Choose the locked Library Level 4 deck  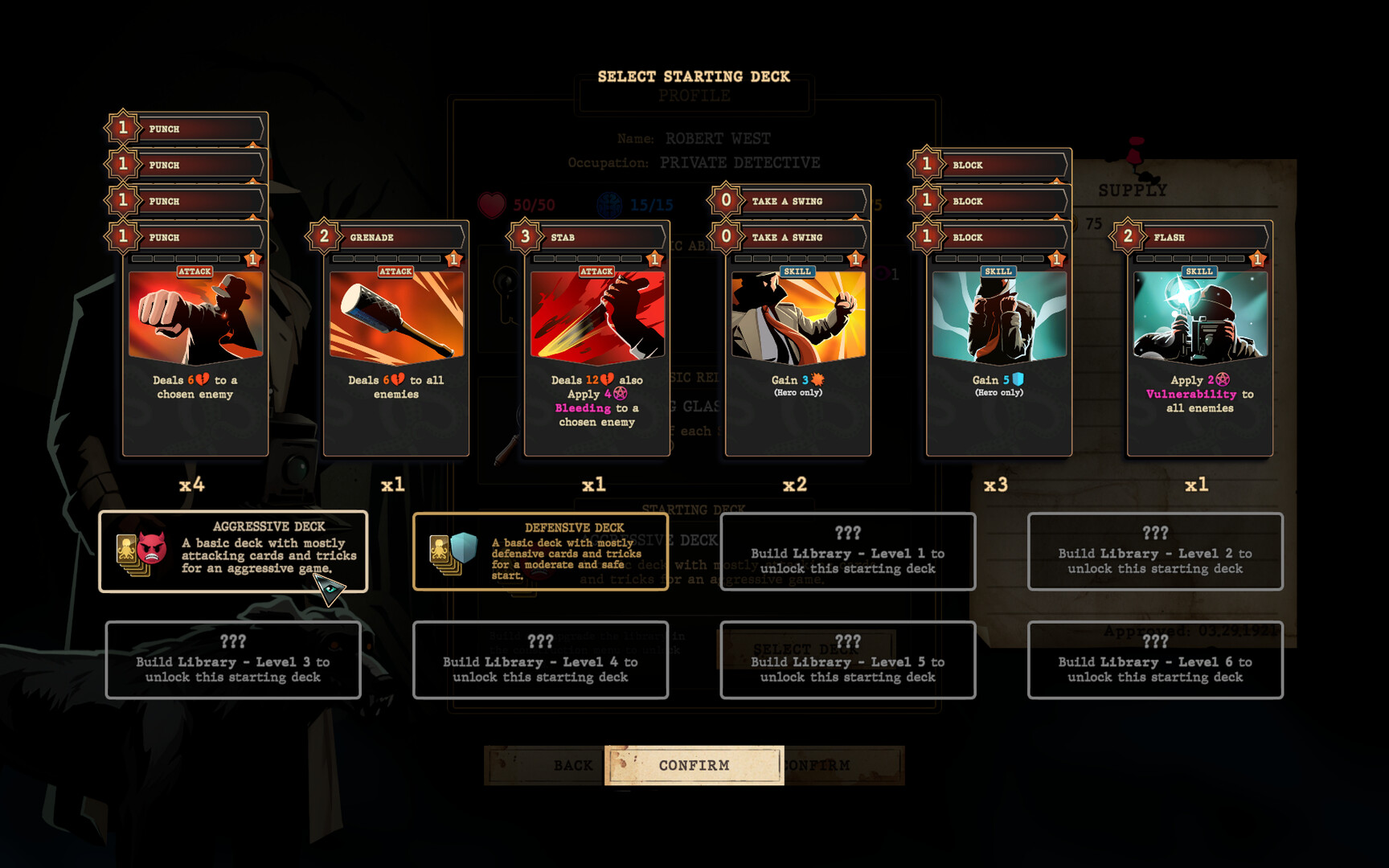pyautogui.click(x=540, y=660)
